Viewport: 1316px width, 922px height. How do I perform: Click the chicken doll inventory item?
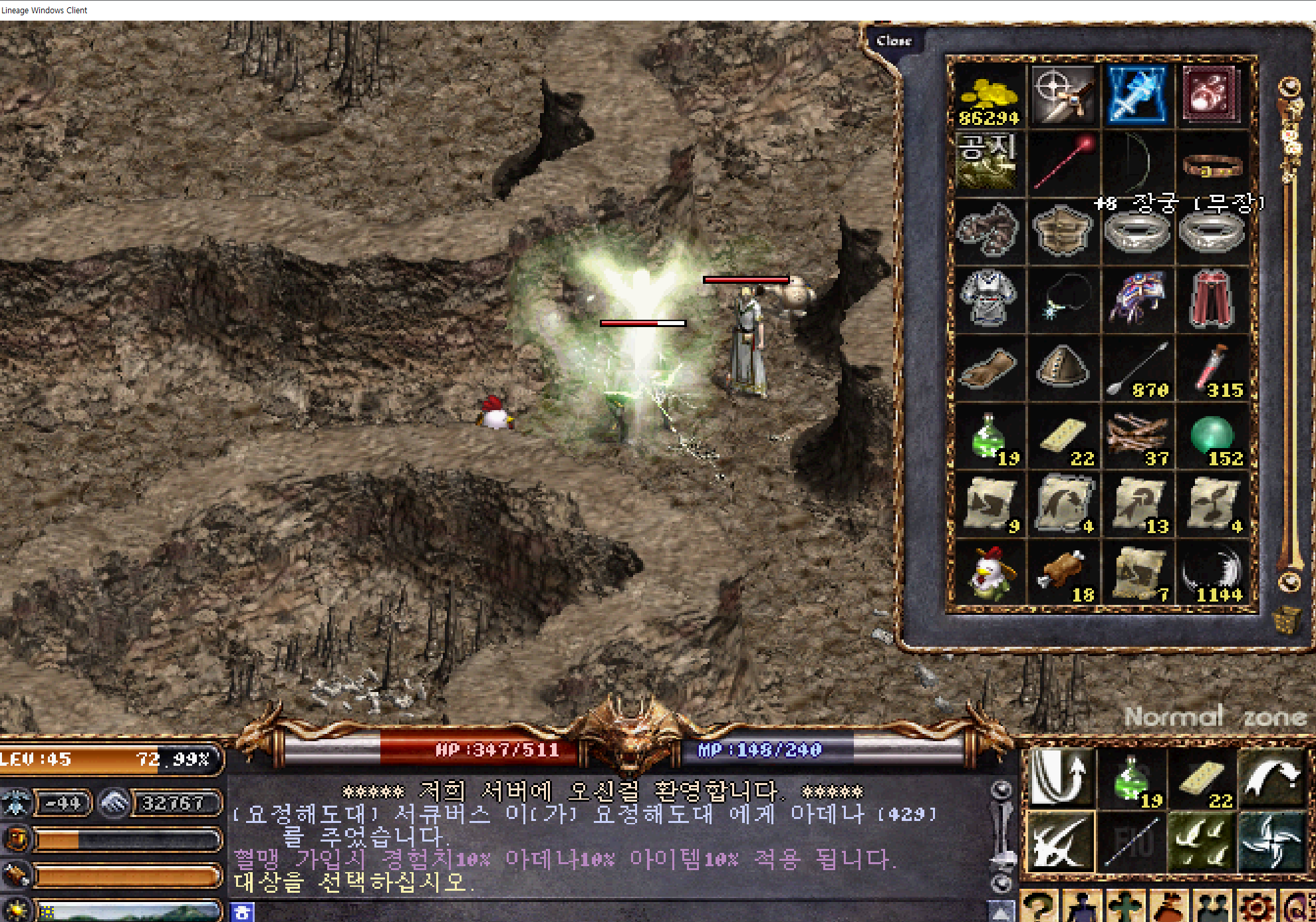(x=989, y=572)
